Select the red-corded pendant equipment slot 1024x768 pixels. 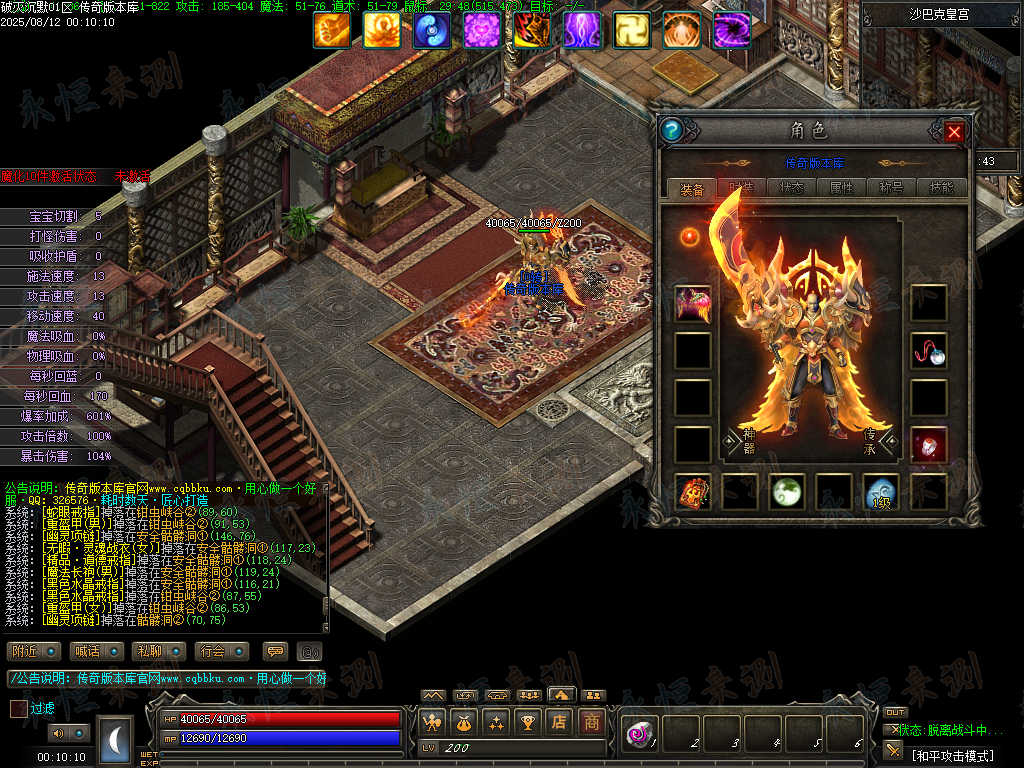pos(928,351)
